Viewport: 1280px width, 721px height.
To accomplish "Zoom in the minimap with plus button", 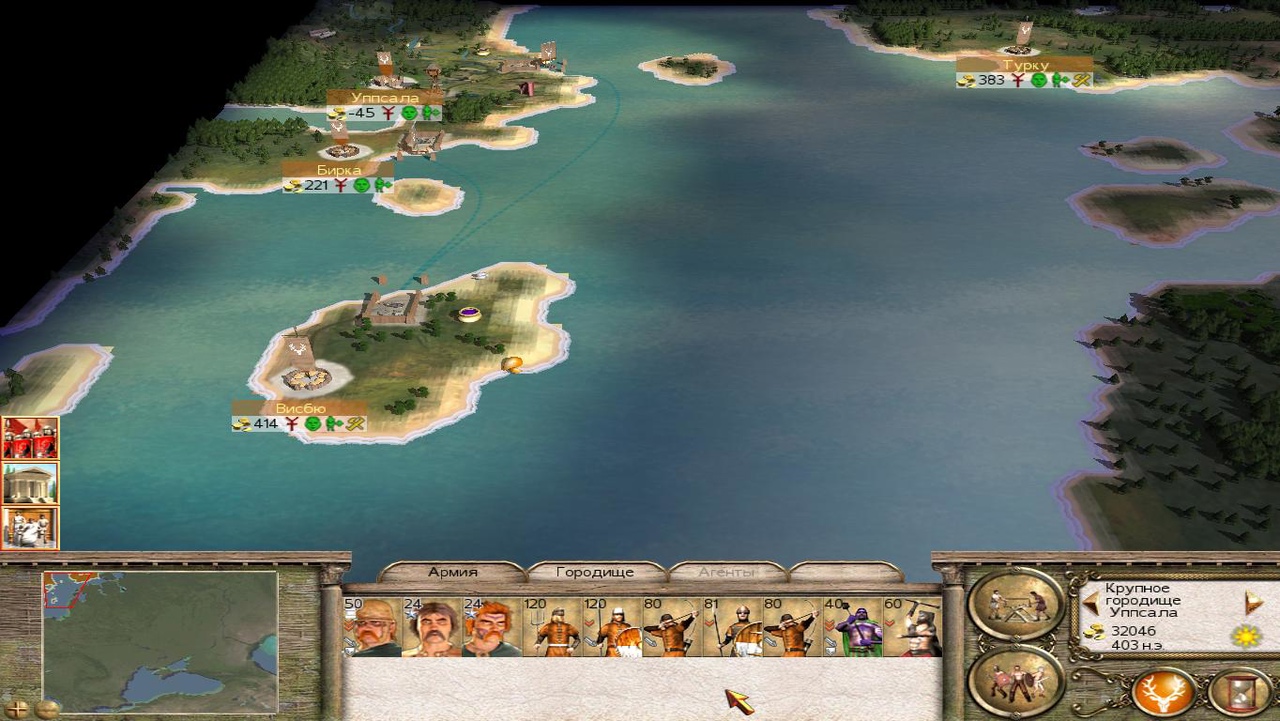I will [x=17, y=709].
